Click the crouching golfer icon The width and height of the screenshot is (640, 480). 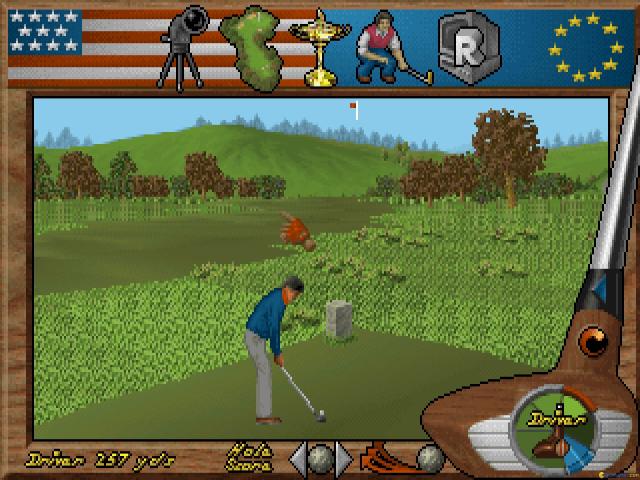tap(385, 43)
